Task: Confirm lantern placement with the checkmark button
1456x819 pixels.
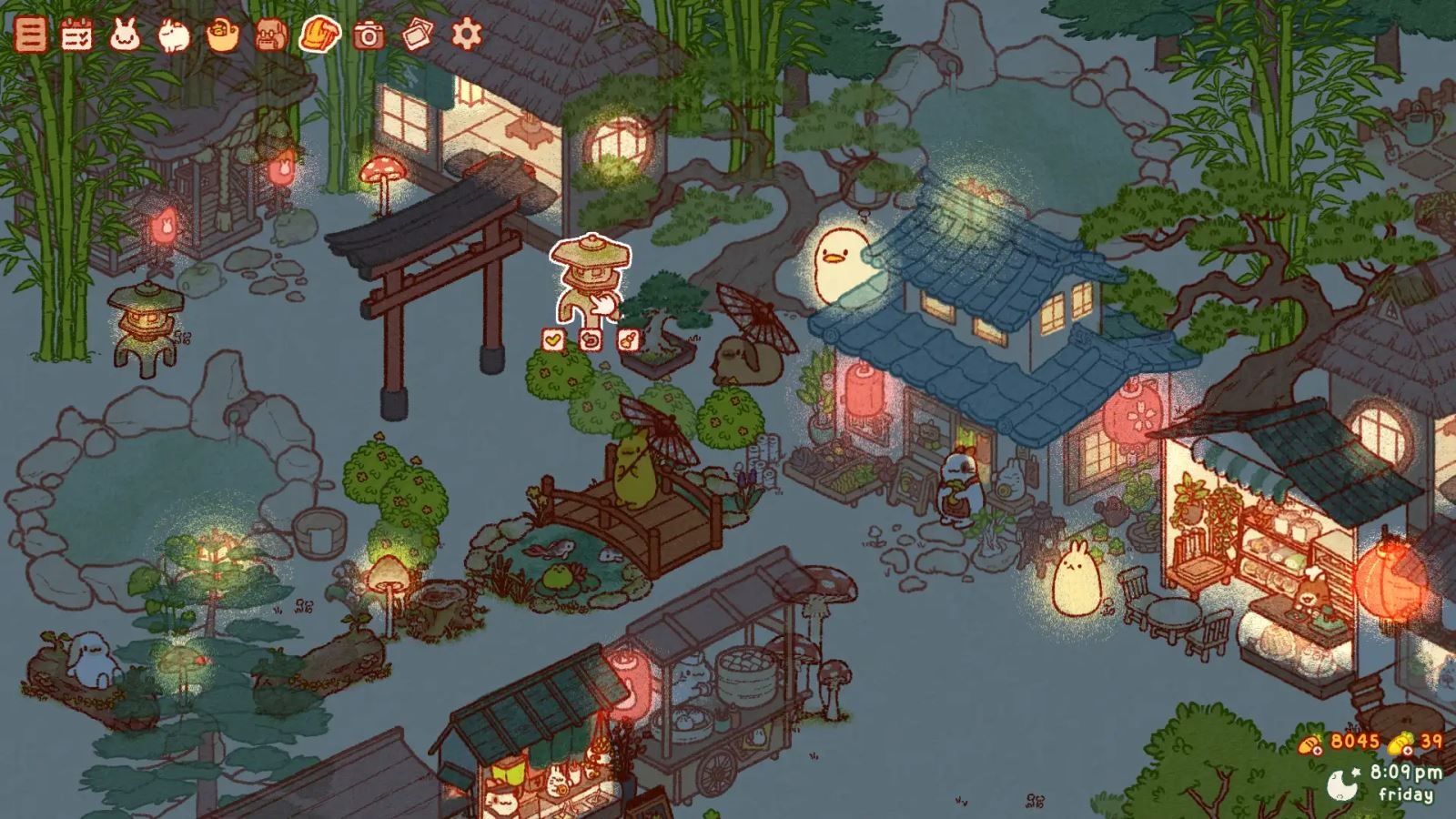Action: click(551, 339)
